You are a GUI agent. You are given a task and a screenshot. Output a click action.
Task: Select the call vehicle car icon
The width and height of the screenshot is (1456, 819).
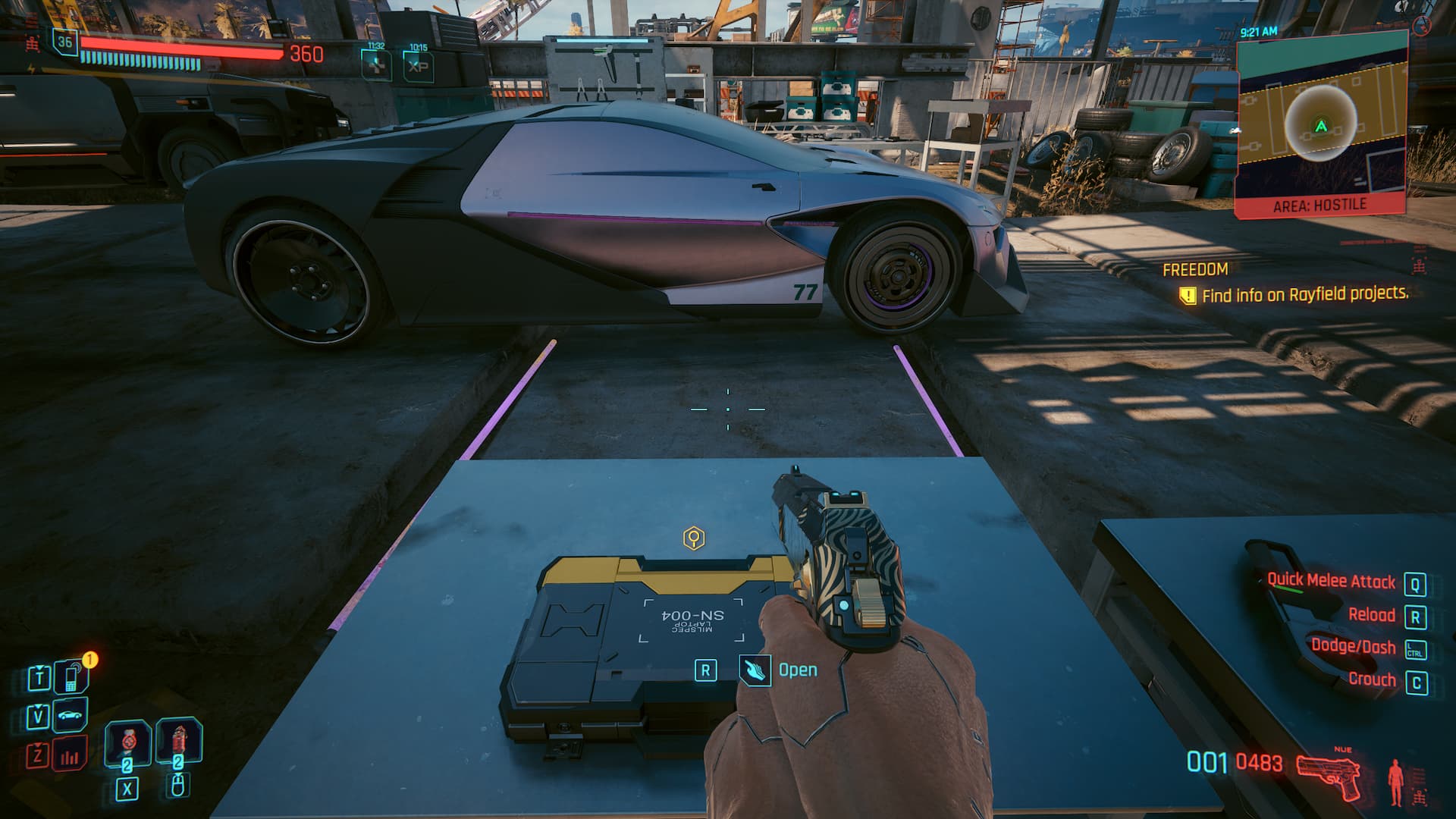pyautogui.click(x=71, y=715)
